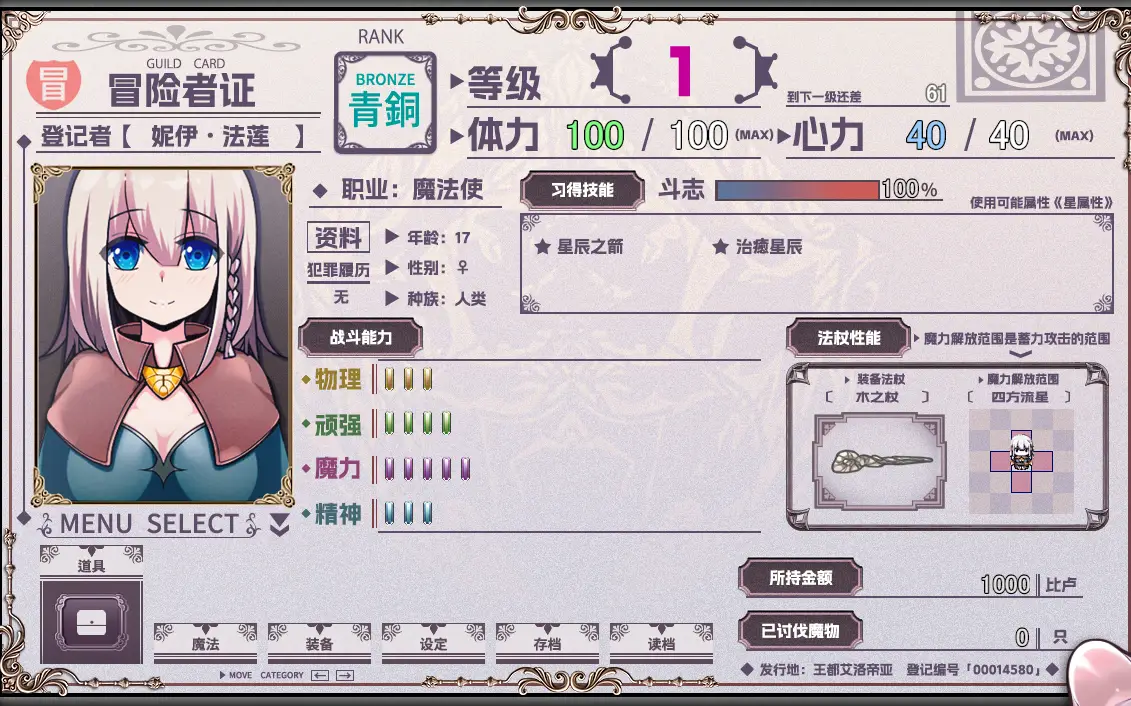The image size is (1131, 706).
Task: Click the 习得技能 header
Action: 582,190
